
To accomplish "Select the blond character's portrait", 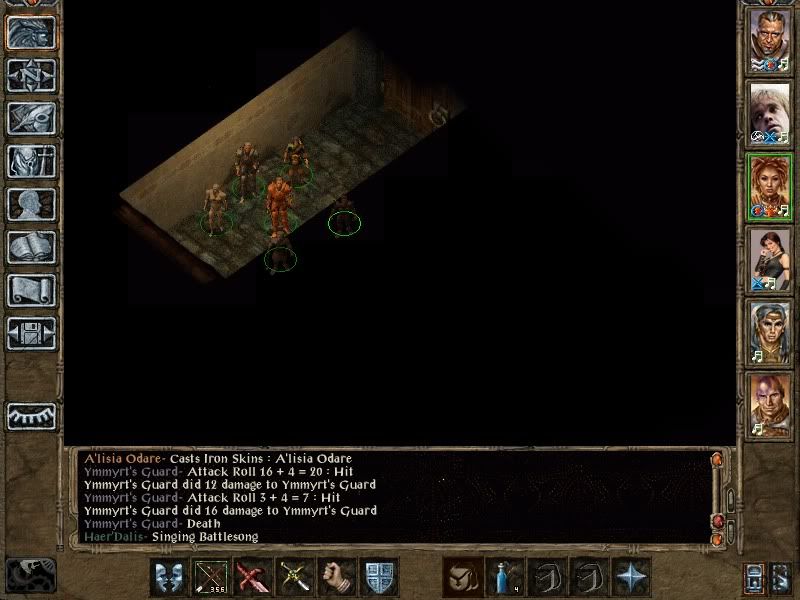I will pos(770,112).
